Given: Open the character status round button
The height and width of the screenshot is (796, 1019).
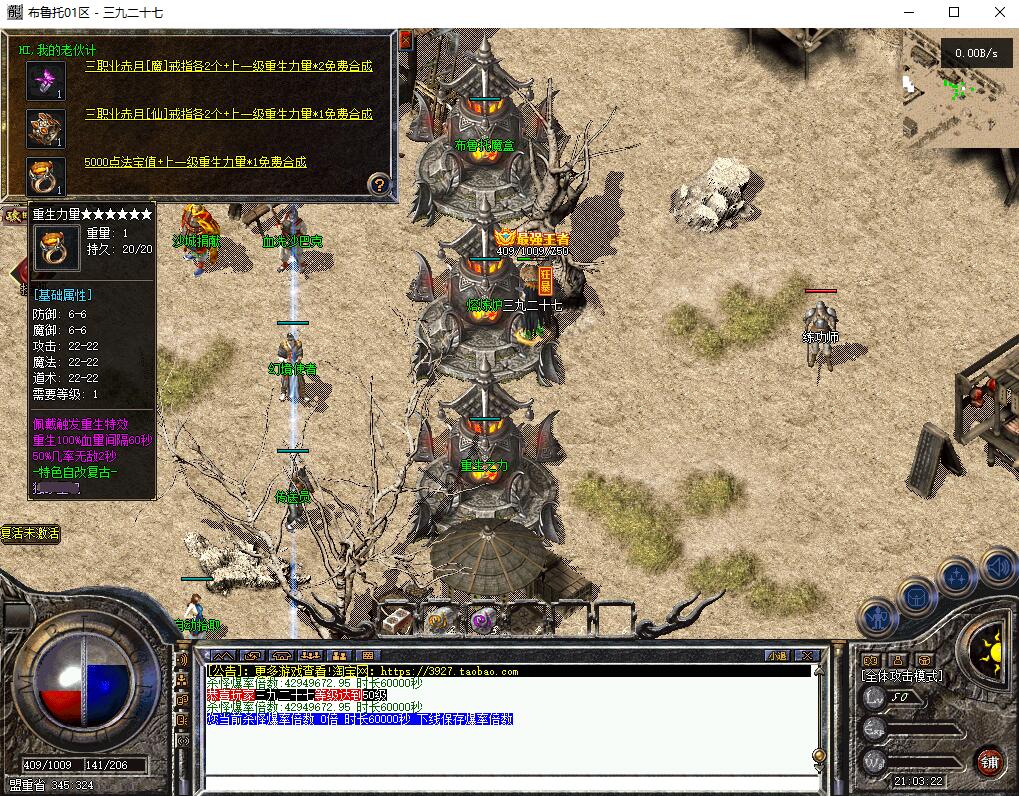Looking at the screenshot, I should click(879, 617).
